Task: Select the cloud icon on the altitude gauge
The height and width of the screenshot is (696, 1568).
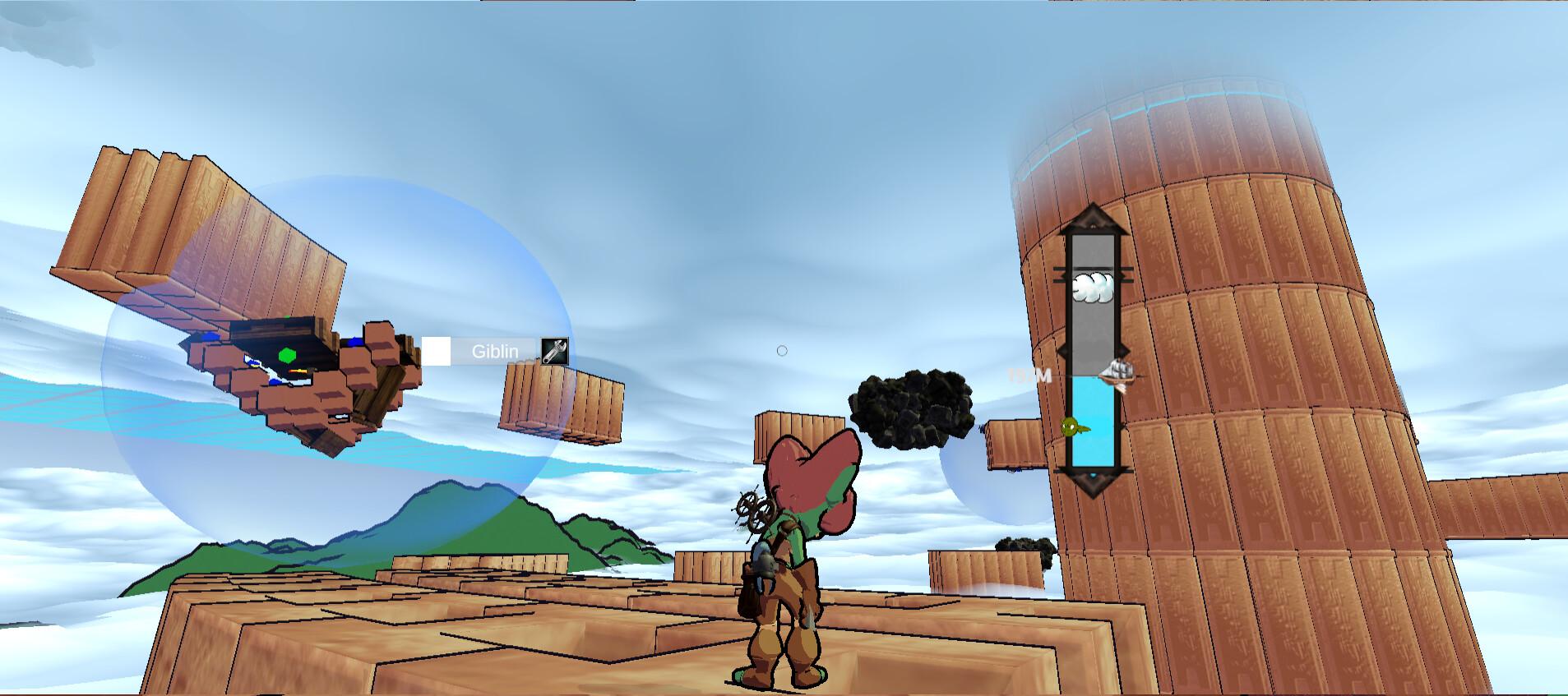Action: pos(1093,286)
